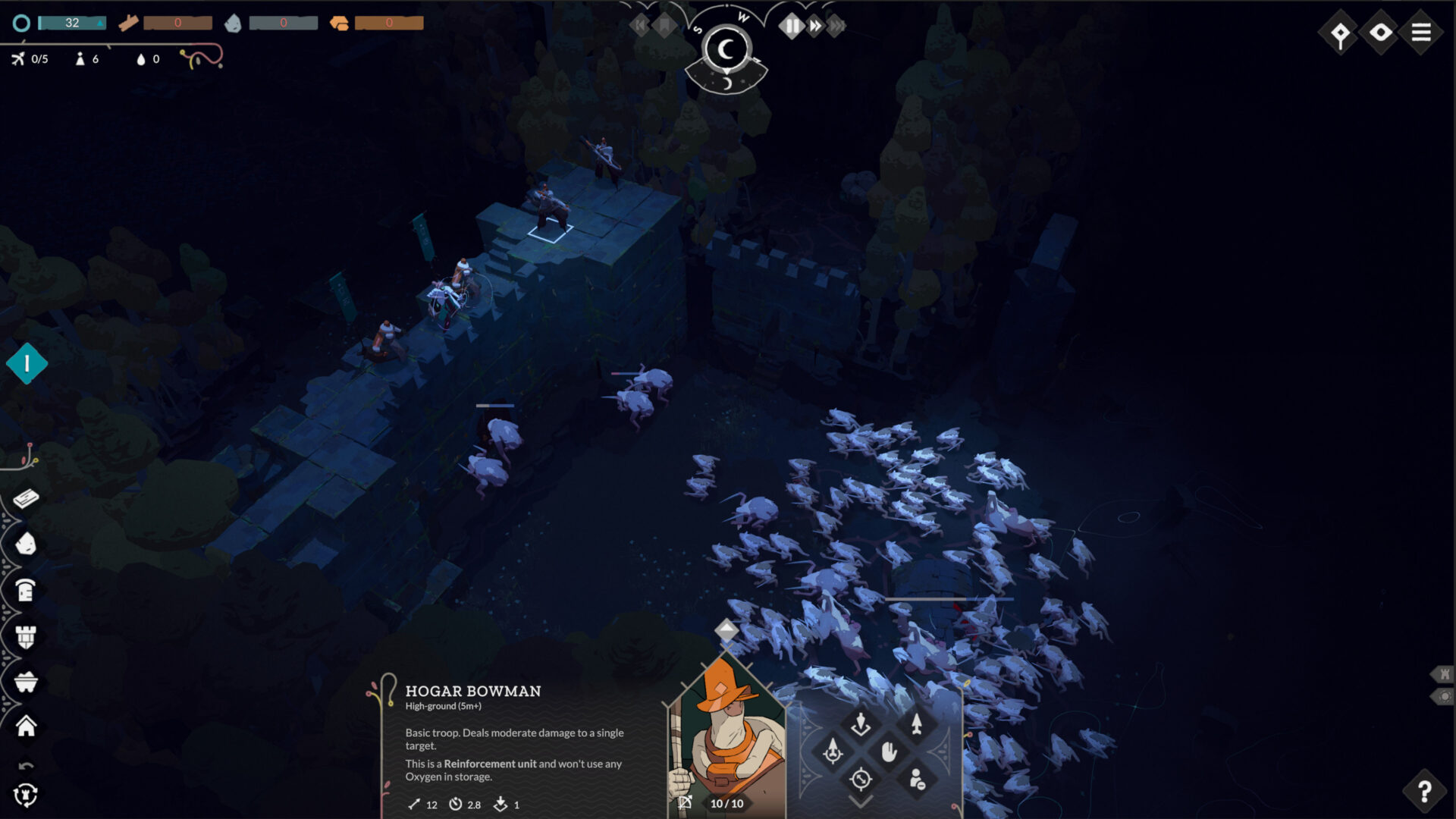Open the house building category
Viewport: 1456px width, 819px height.
(25, 724)
